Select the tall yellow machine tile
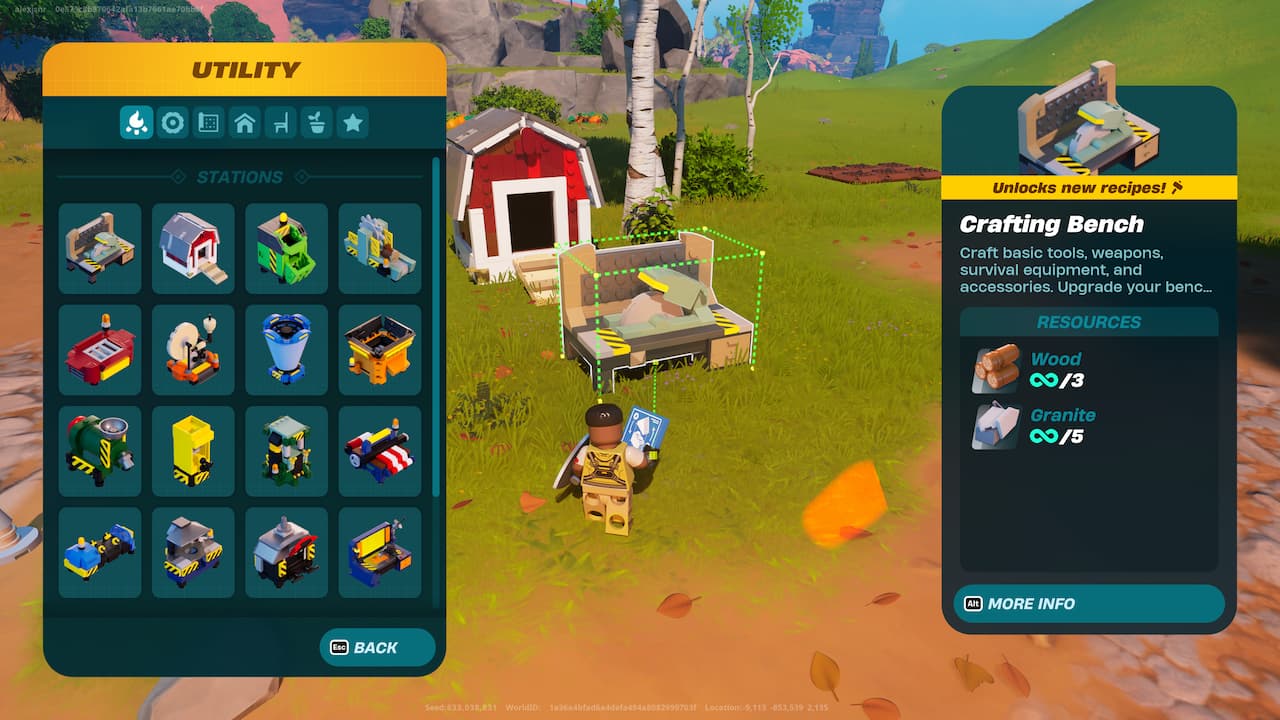1280x720 pixels. pyautogui.click(x=193, y=451)
